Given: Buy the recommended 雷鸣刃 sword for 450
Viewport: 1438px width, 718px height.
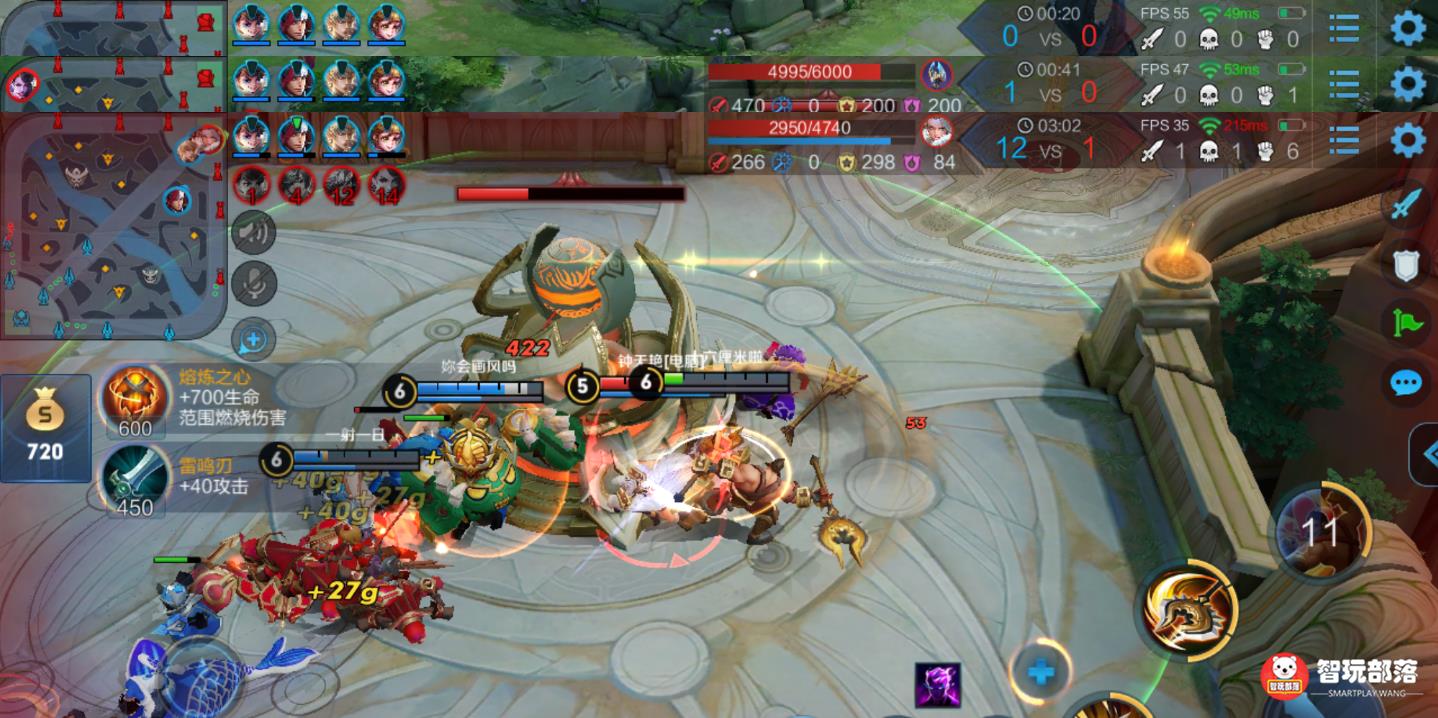Looking at the screenshot, I should point(136,478).
